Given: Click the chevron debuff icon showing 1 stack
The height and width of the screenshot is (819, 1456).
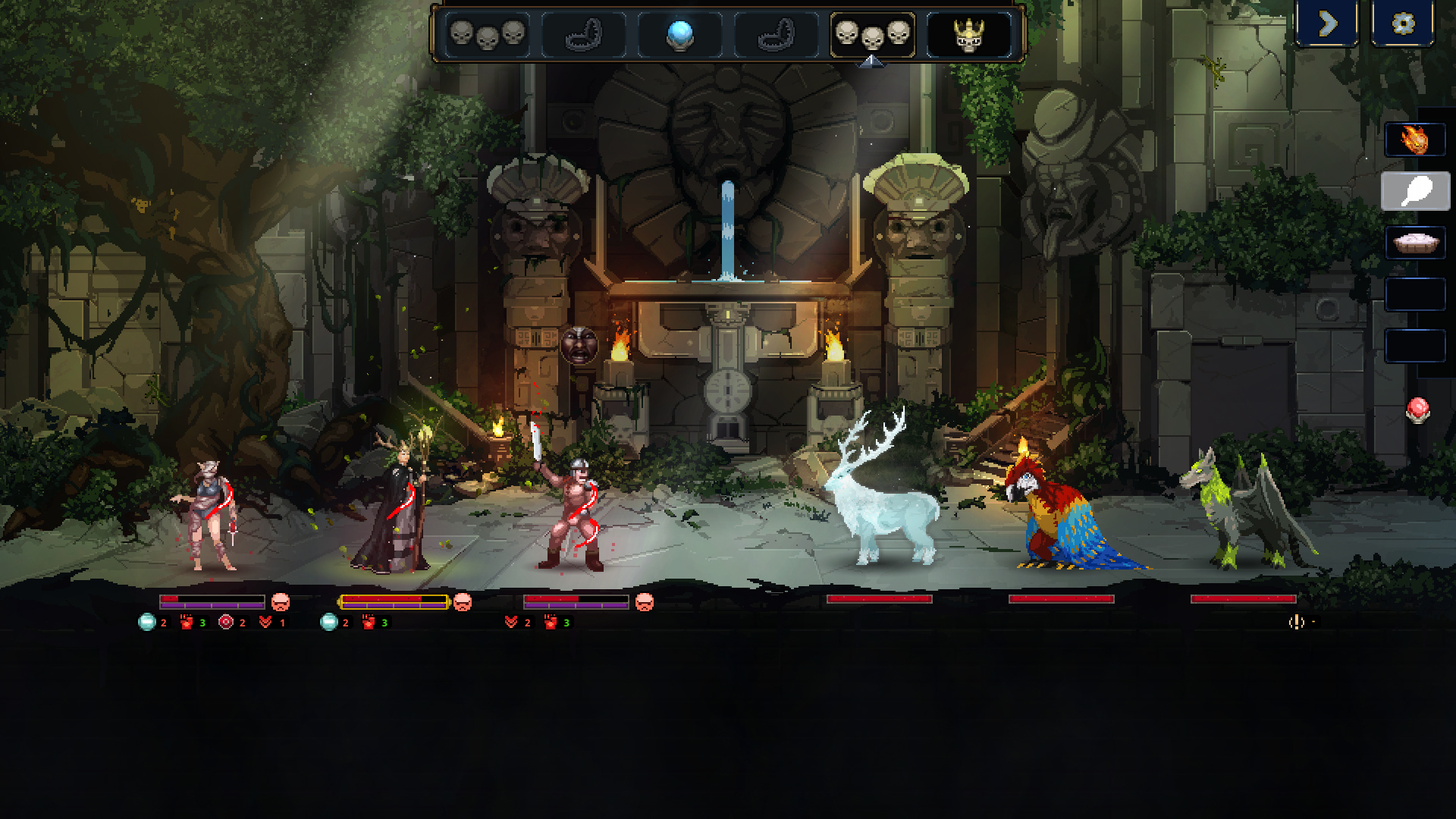Looking at the screenshot, I should [x=265, y=620].
